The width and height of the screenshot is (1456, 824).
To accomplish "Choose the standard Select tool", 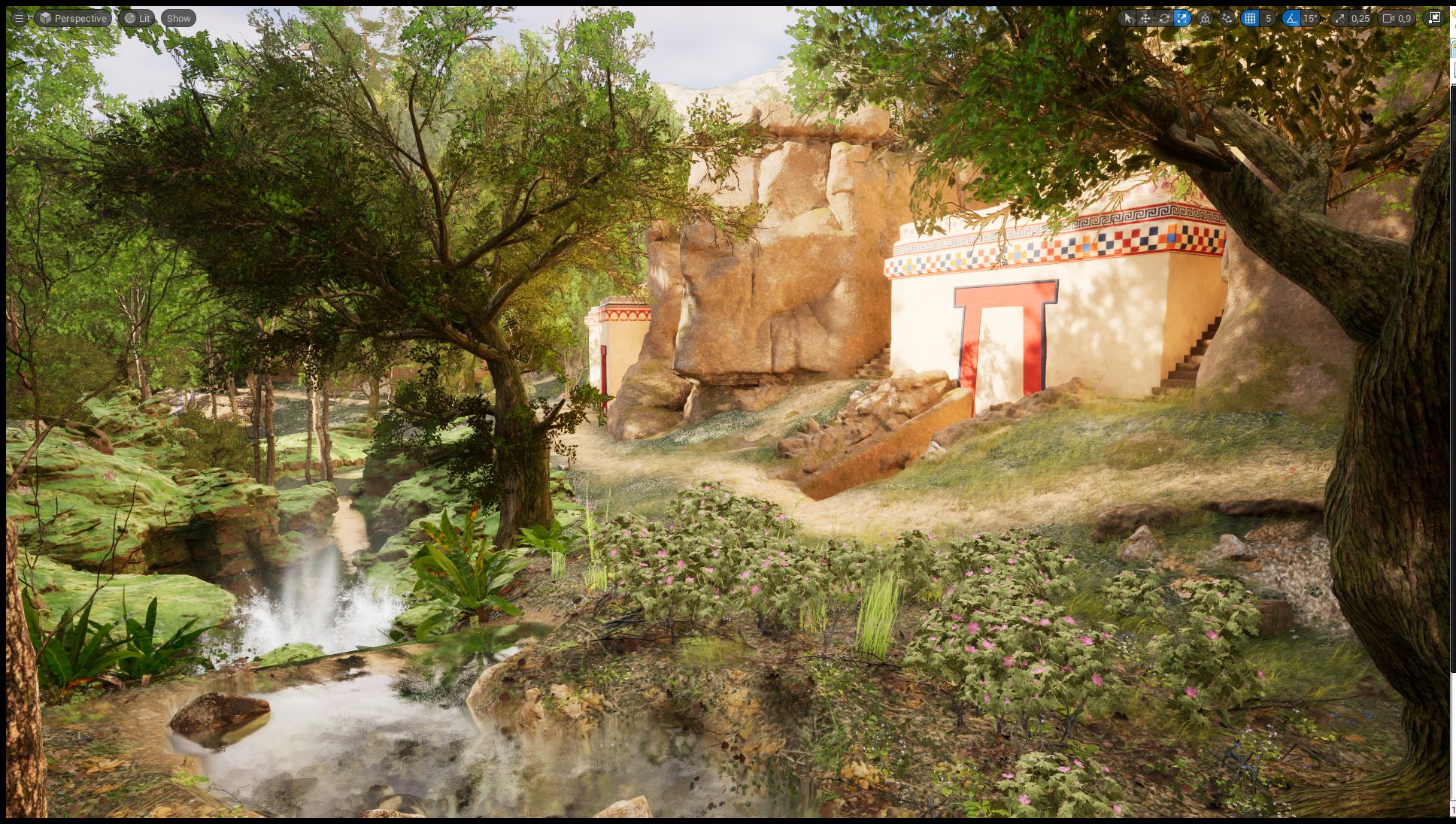I will click(x=1128, y=19).
